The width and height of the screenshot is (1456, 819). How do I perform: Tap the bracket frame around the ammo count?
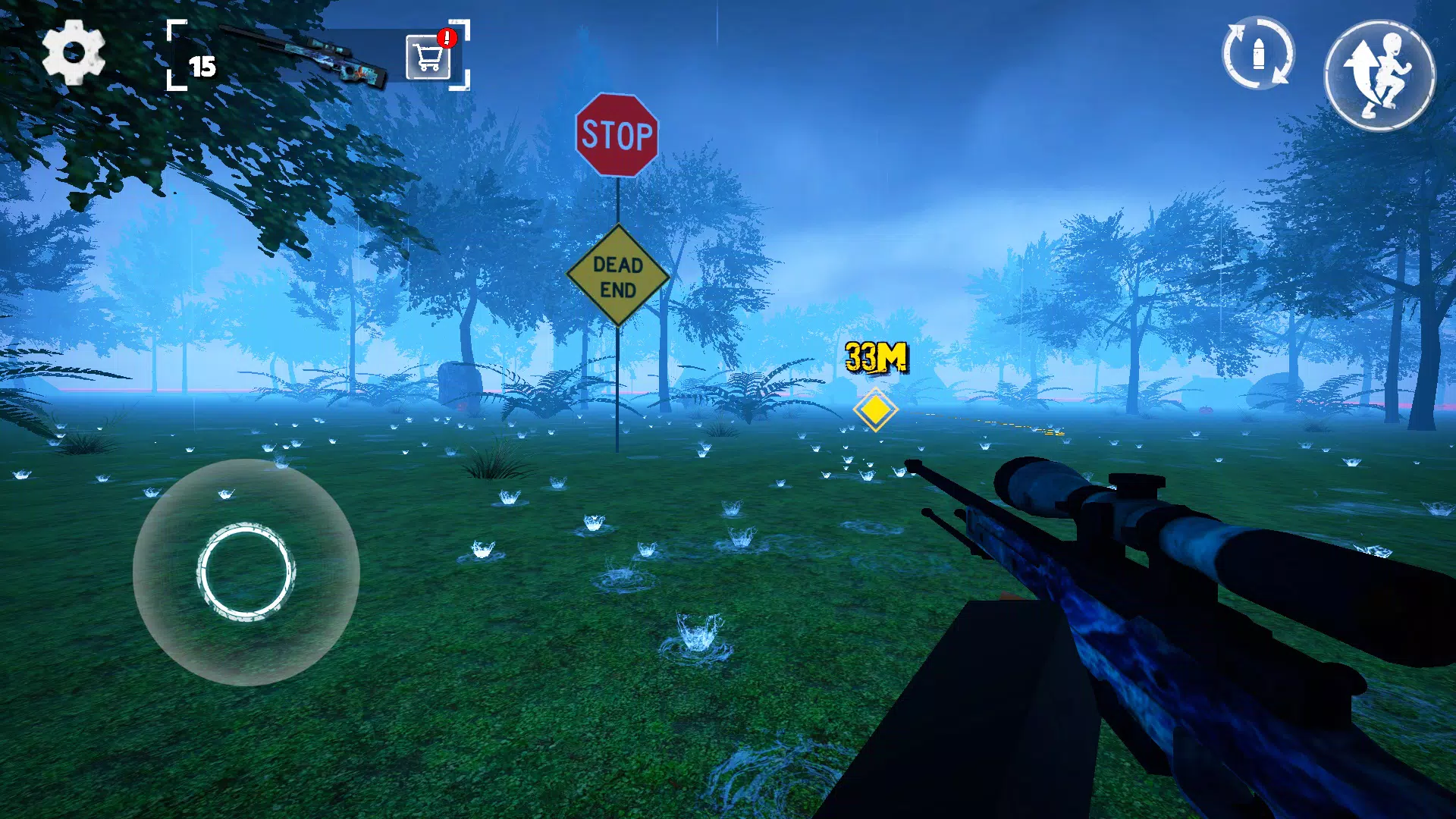[174, 27]
